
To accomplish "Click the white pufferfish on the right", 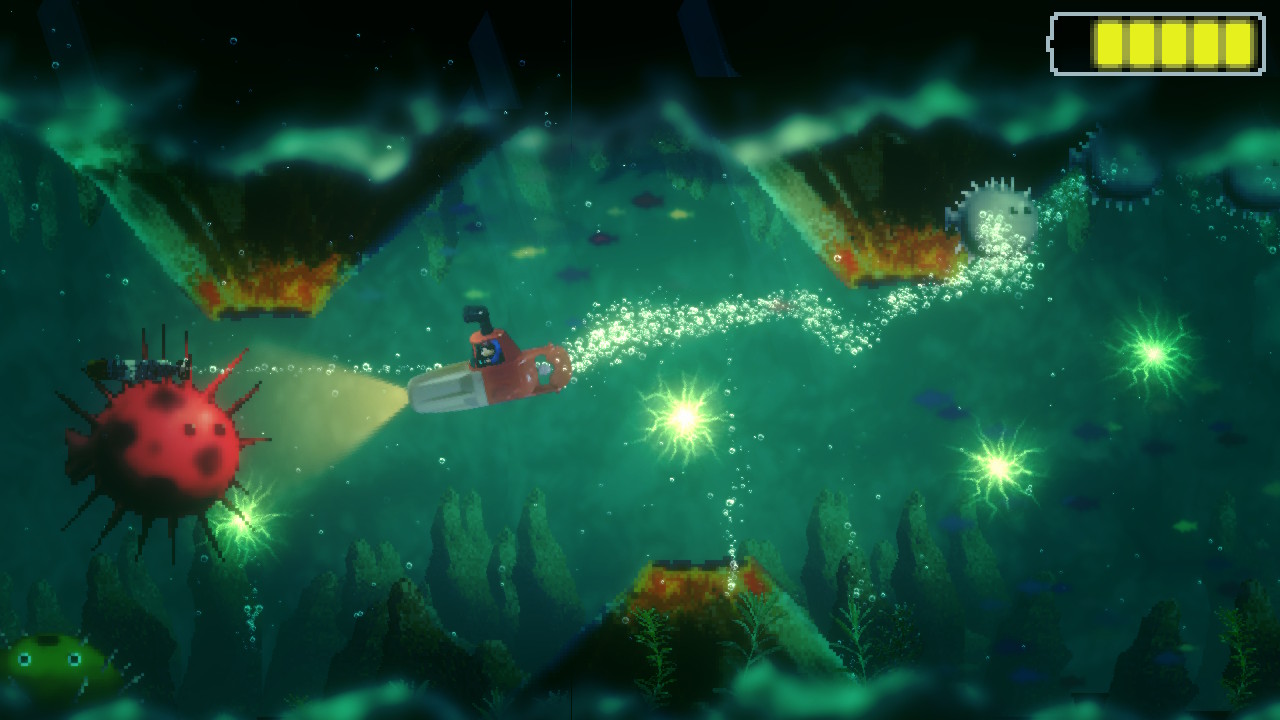I will click(x=995, y=215).
